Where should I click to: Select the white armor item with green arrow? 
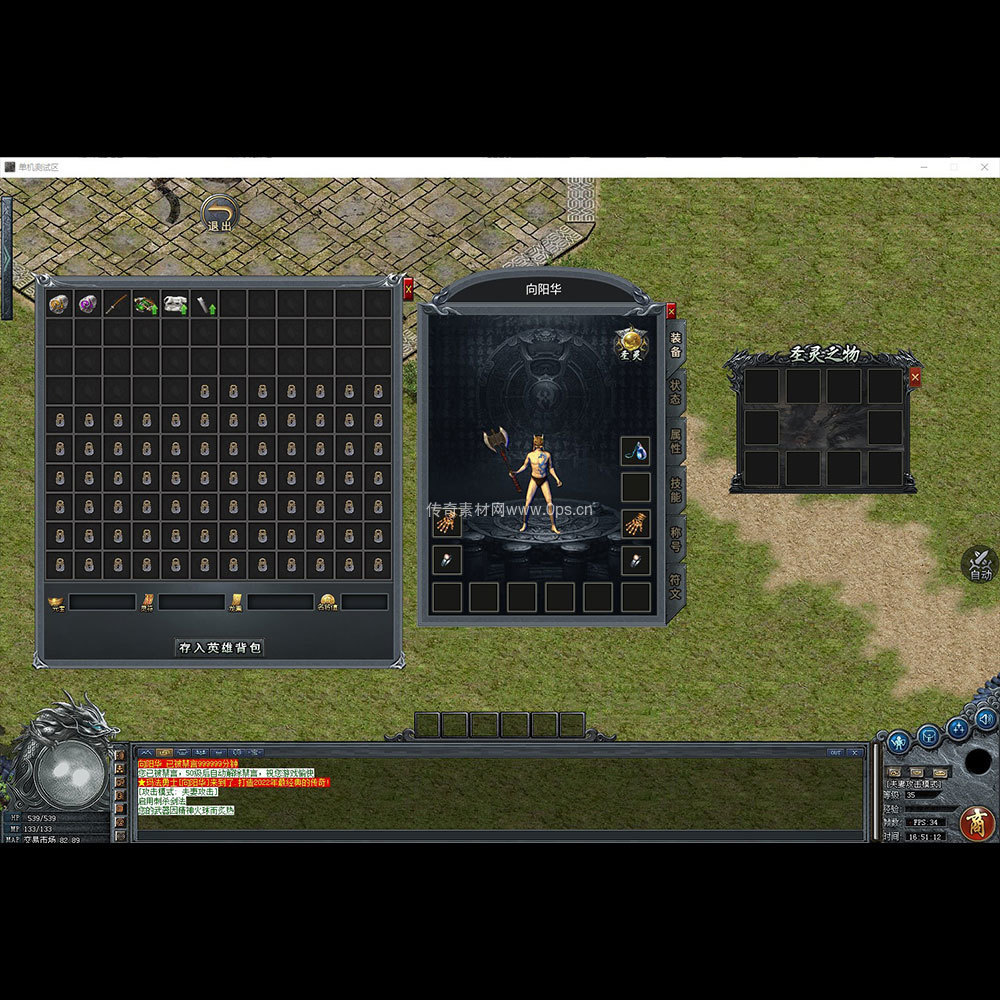point(177,303)
